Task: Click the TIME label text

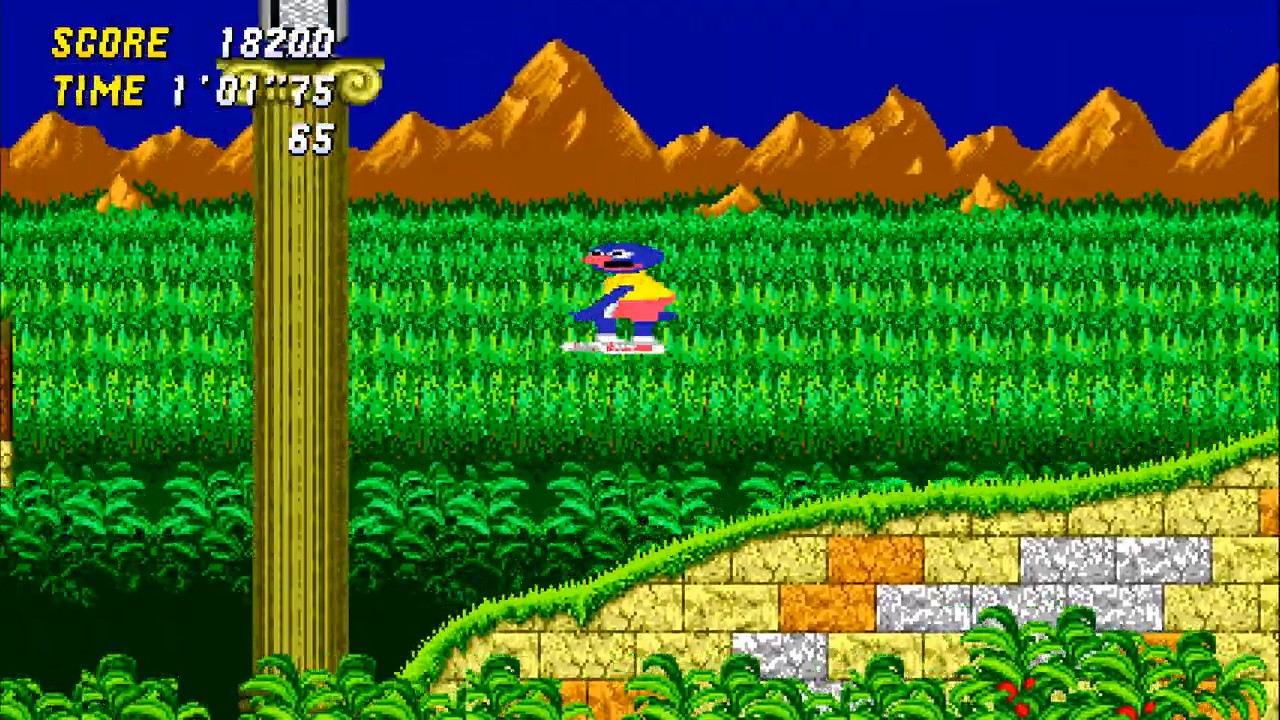Action: (98, 90)
